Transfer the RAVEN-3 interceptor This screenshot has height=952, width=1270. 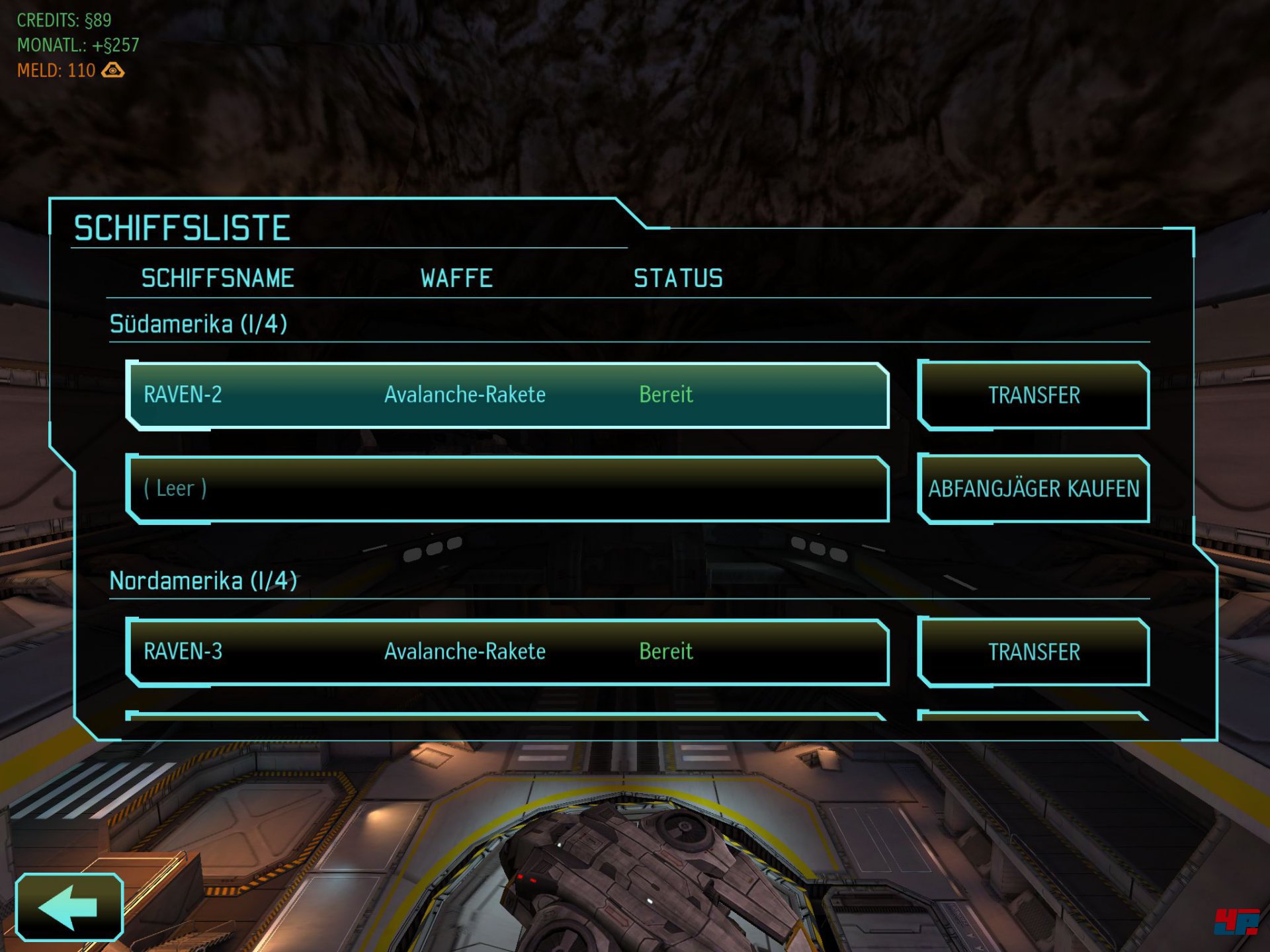tap(1033, 652)
